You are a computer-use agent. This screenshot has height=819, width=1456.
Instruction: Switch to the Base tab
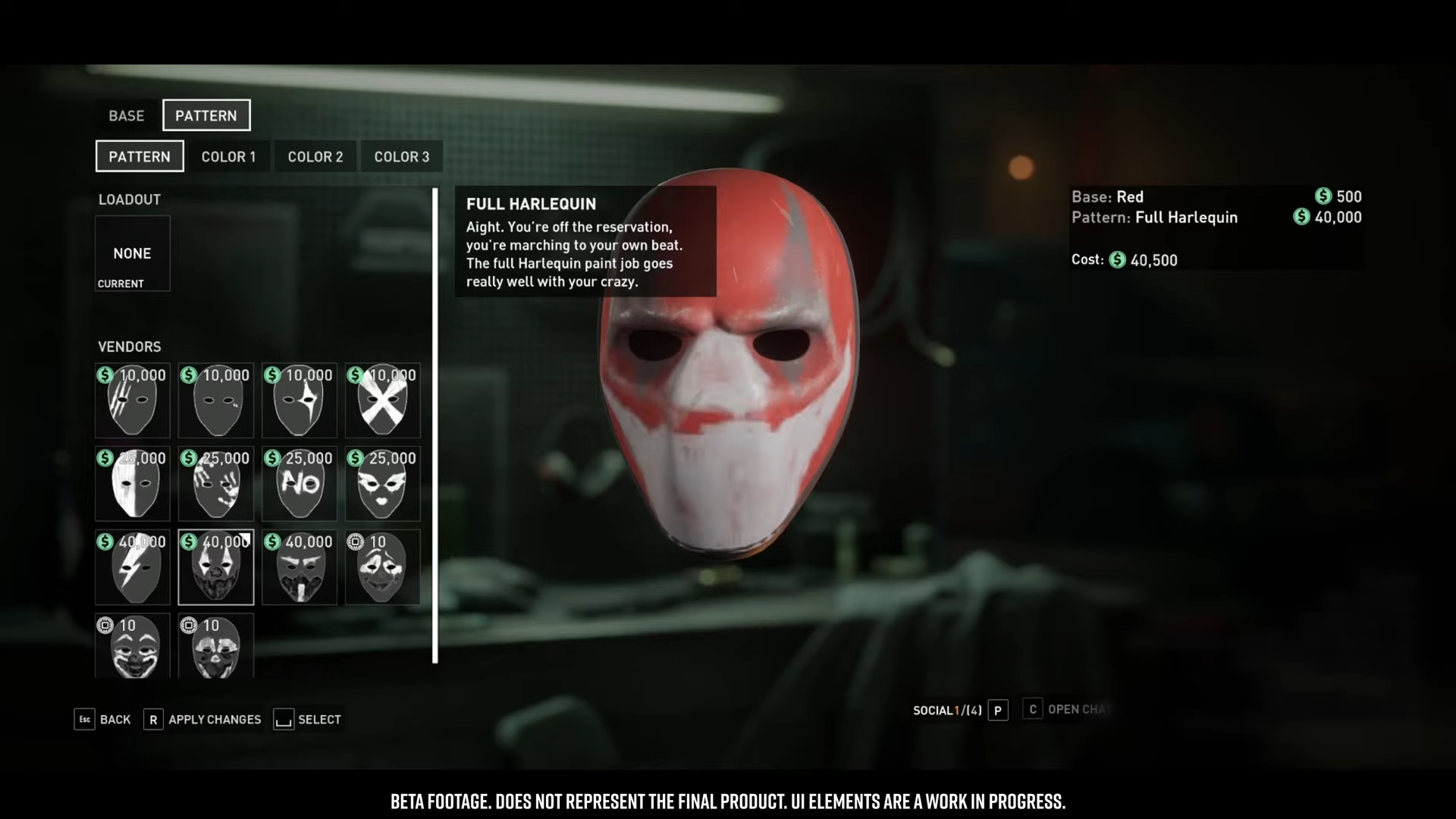click(126, 115)
